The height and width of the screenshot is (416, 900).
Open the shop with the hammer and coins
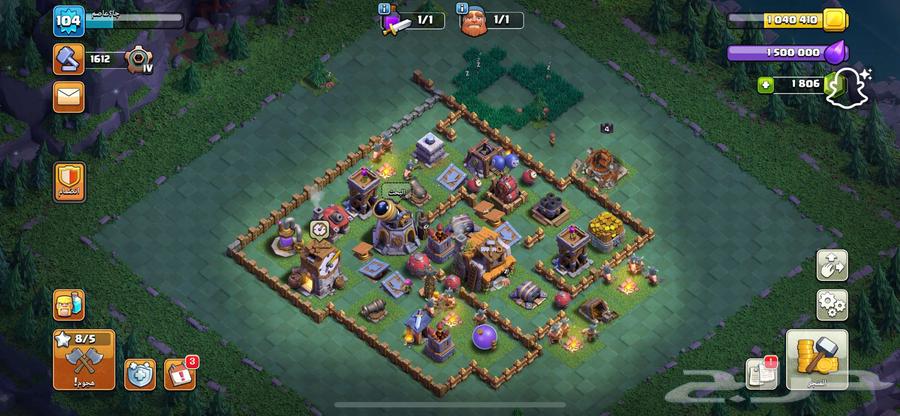(817, 358)
